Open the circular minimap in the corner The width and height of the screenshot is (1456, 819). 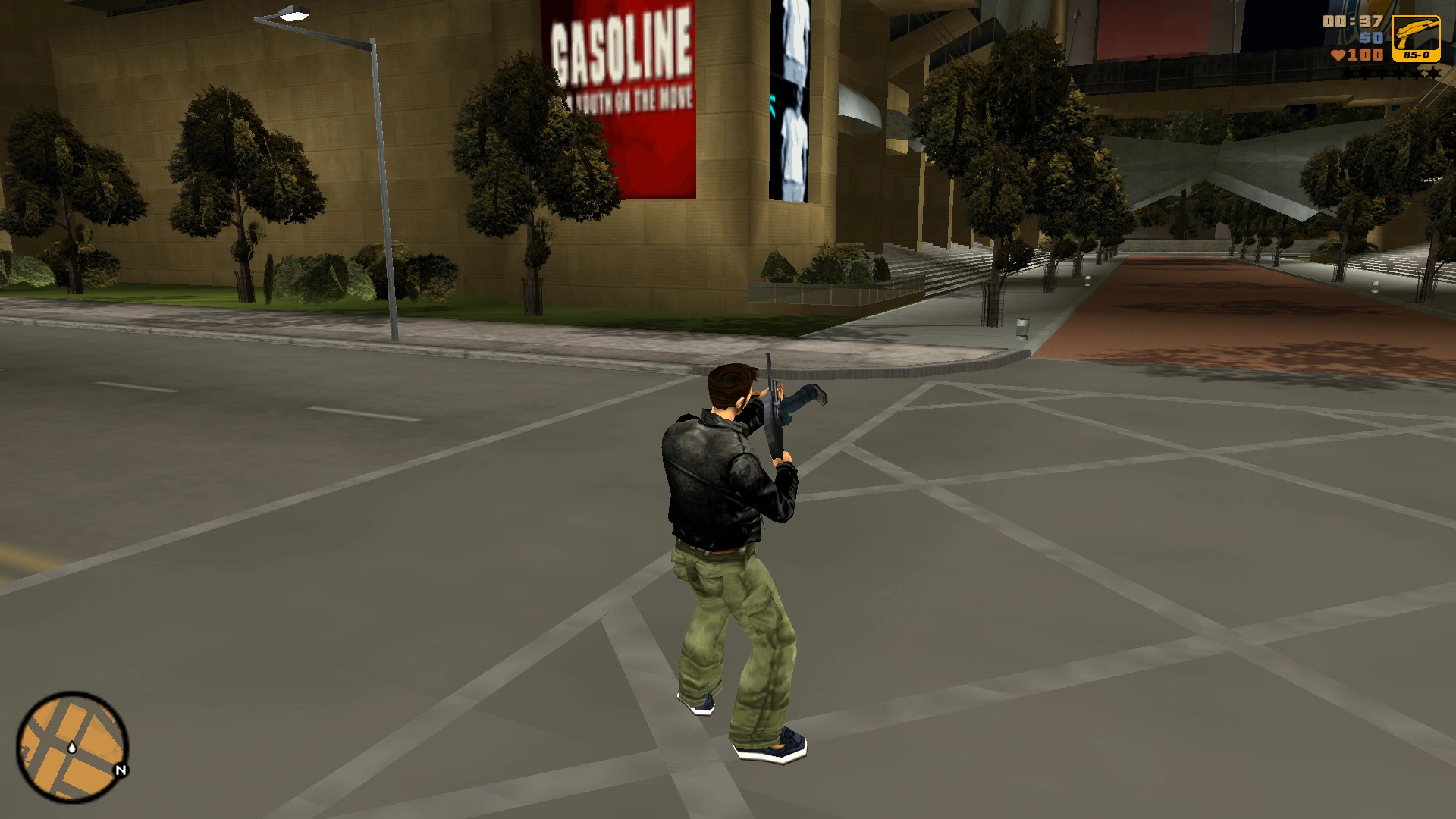tap(72, 747)
